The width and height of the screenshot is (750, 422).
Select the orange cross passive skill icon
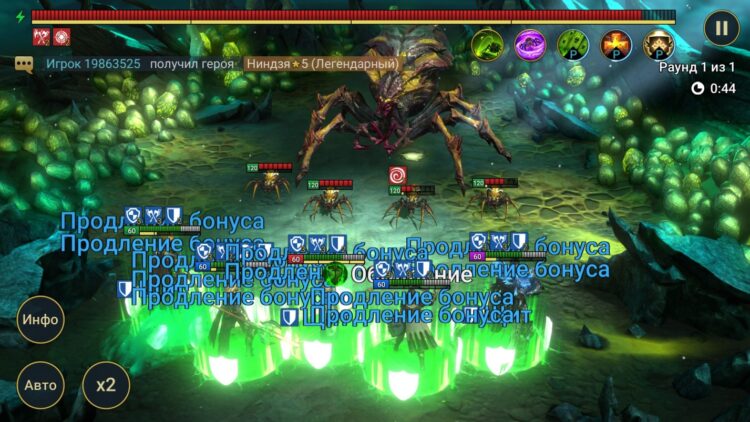coord(616,44)
